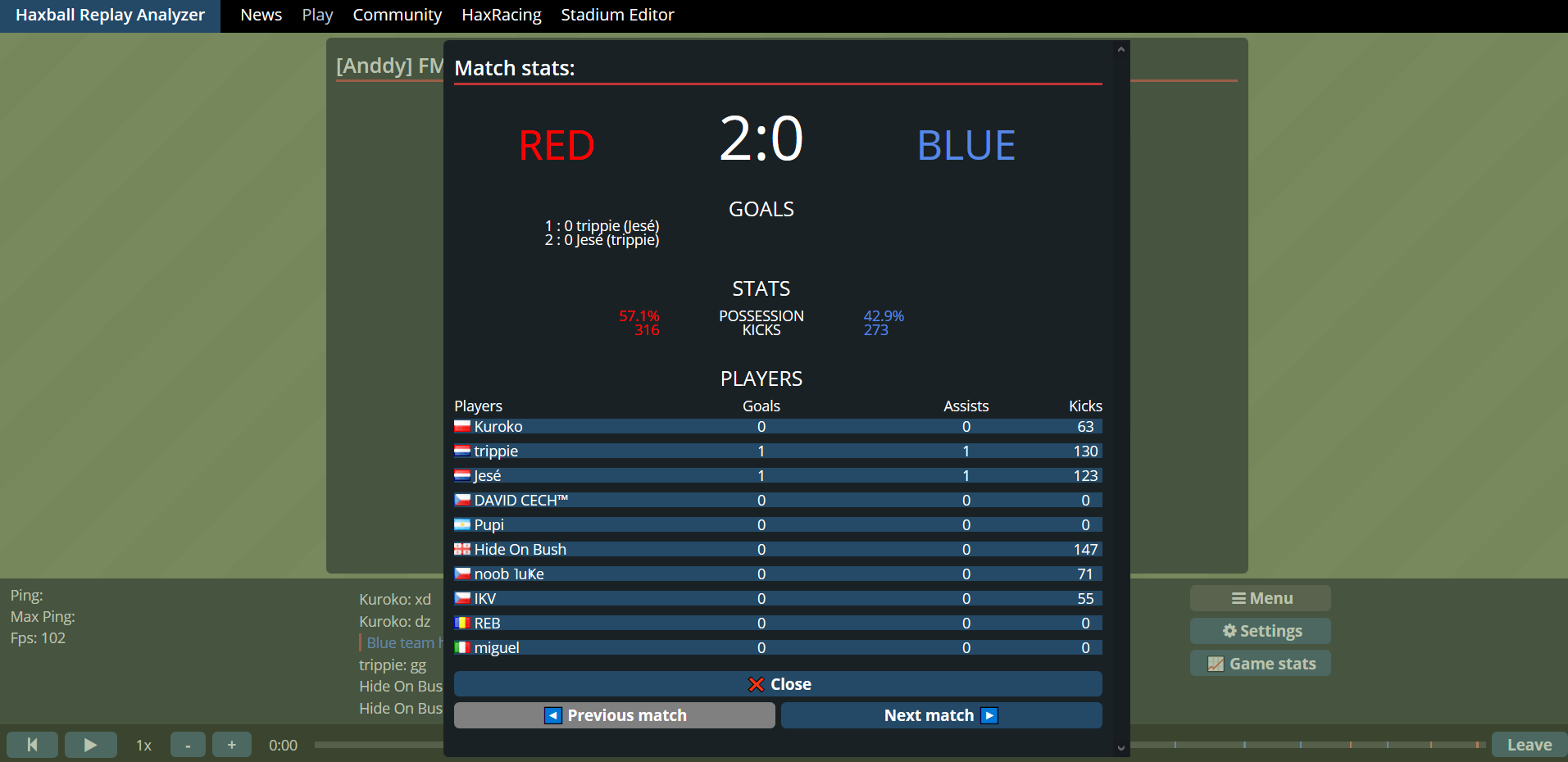Visit the Community section
Viewport: 1568px width, 762px height.
(x=397, y=15)
